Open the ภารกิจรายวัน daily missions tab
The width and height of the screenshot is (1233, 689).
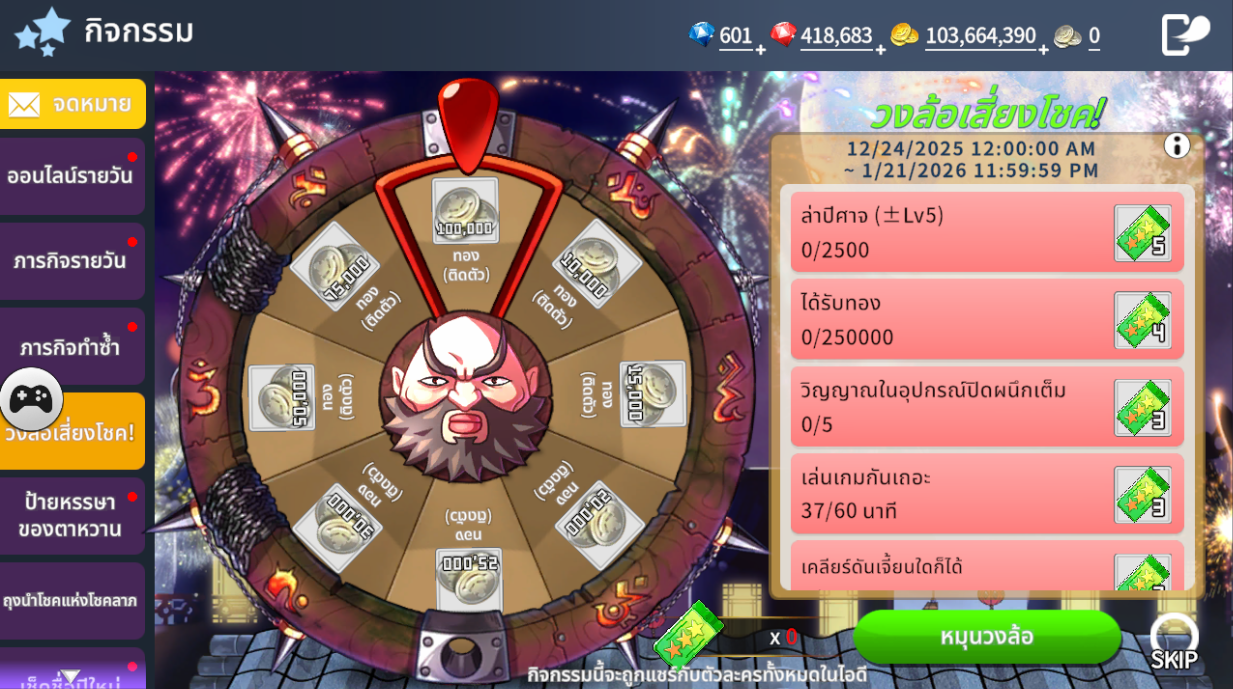(x=72, y=262)
